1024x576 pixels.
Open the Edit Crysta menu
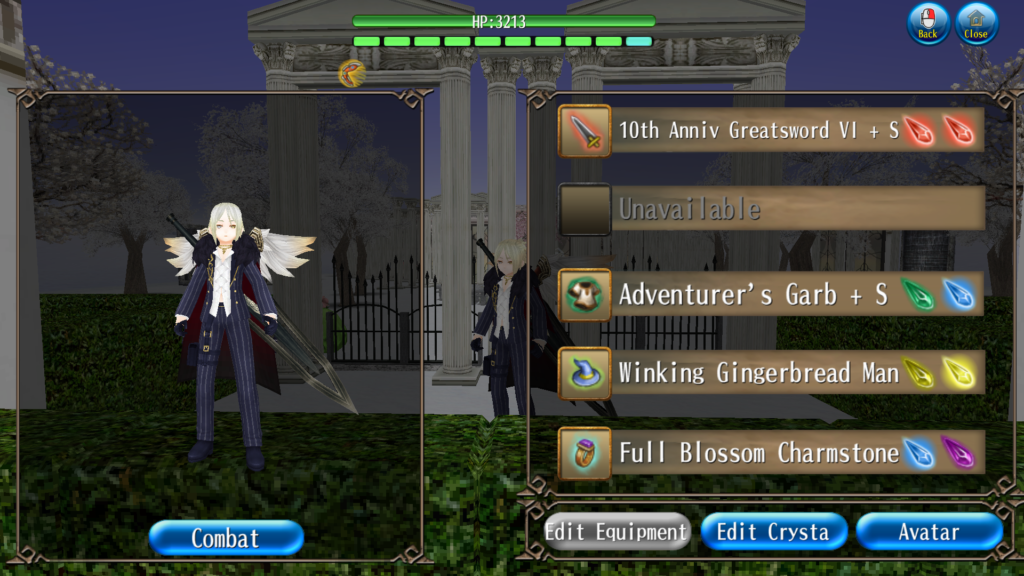click(x=773, y=532)
